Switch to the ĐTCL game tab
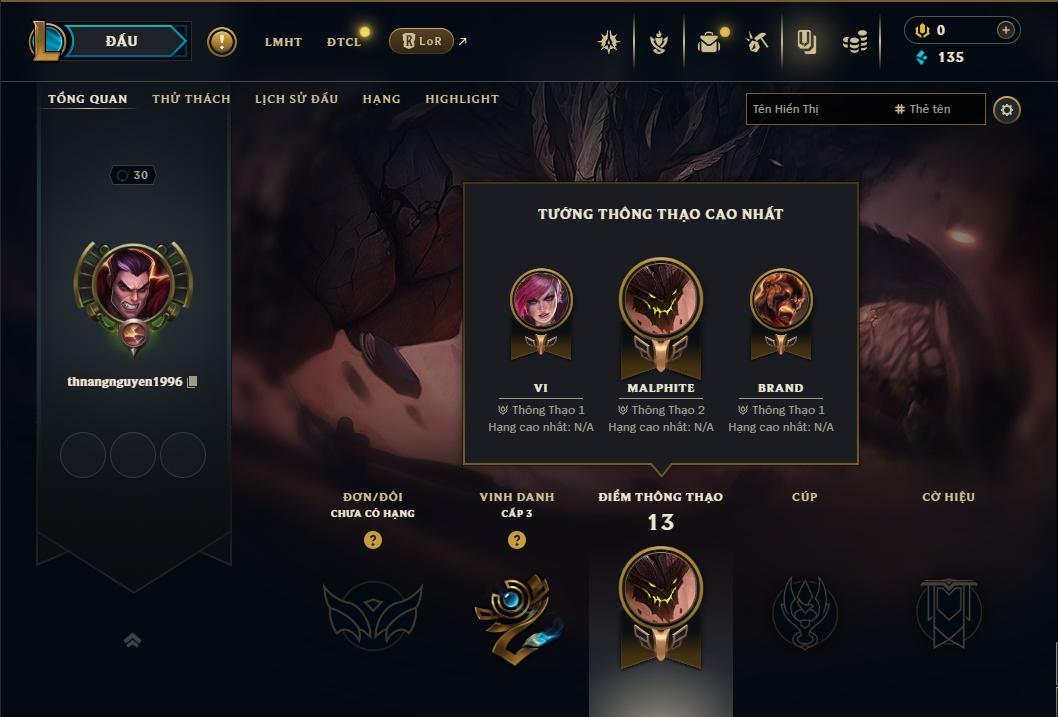Image resolution: width=1058 pixels, height=717 pixels. (x=344, y=42)
